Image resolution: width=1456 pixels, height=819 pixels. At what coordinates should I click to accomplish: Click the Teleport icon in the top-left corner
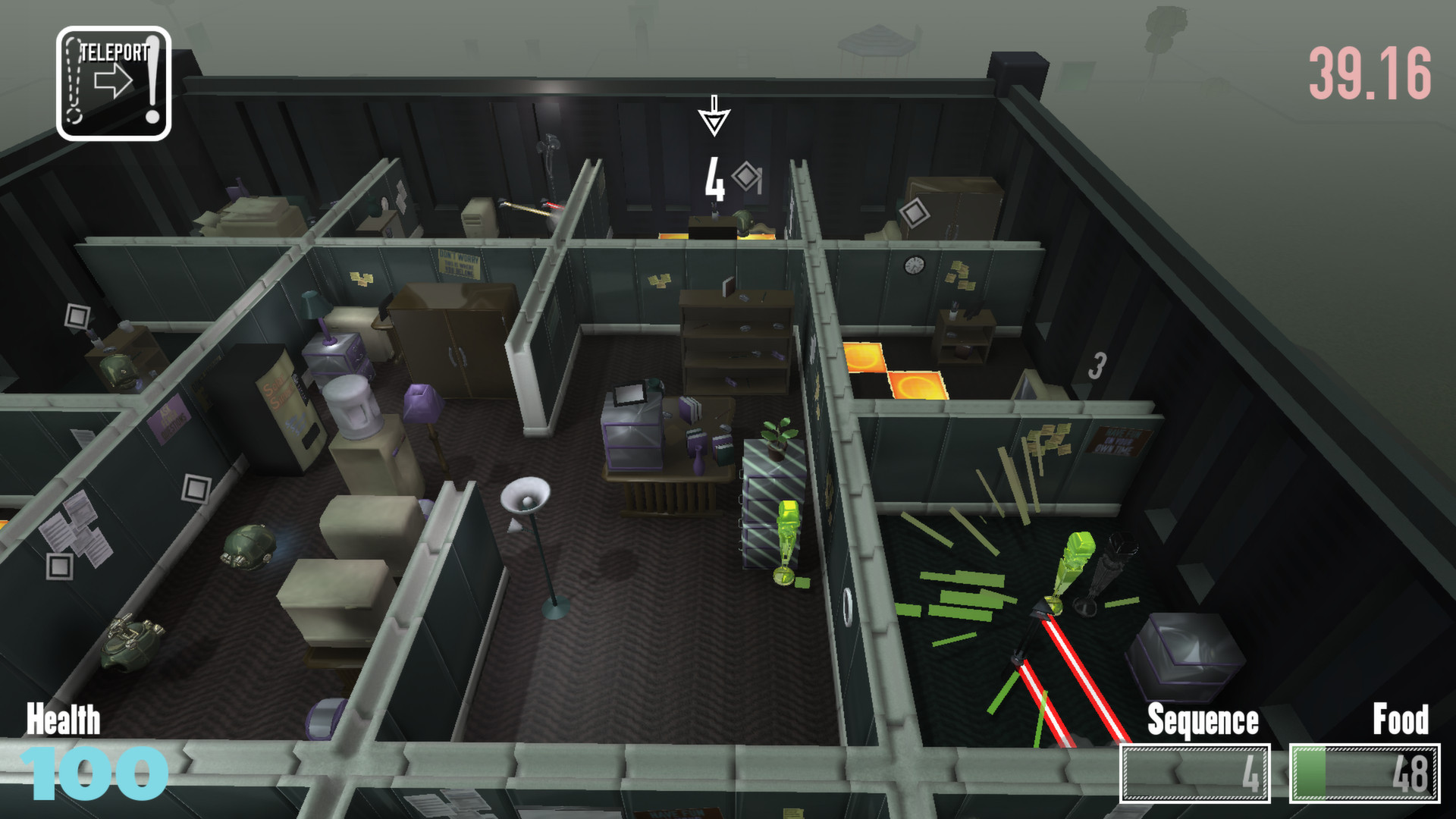pyautogui.click(x=112, y=80)
